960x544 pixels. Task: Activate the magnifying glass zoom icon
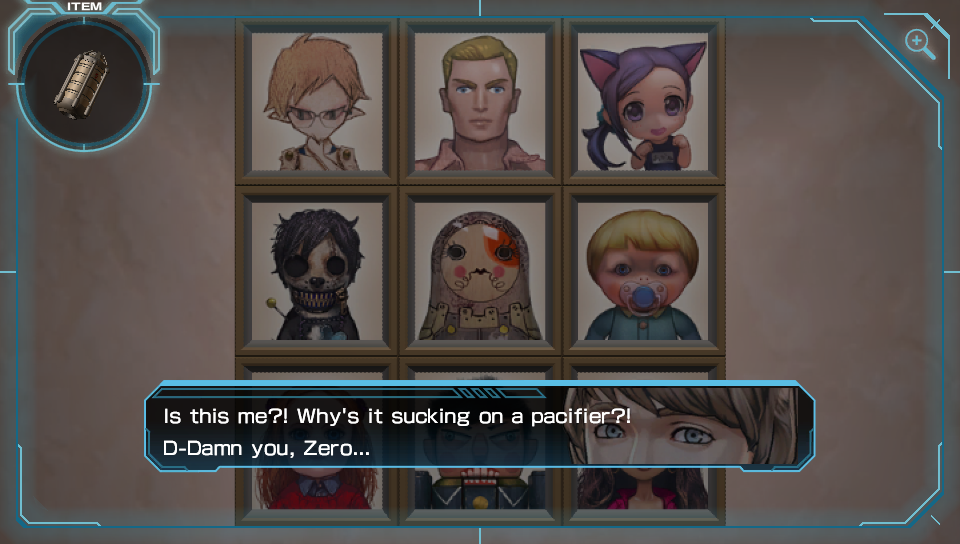(x=918, y=43)
